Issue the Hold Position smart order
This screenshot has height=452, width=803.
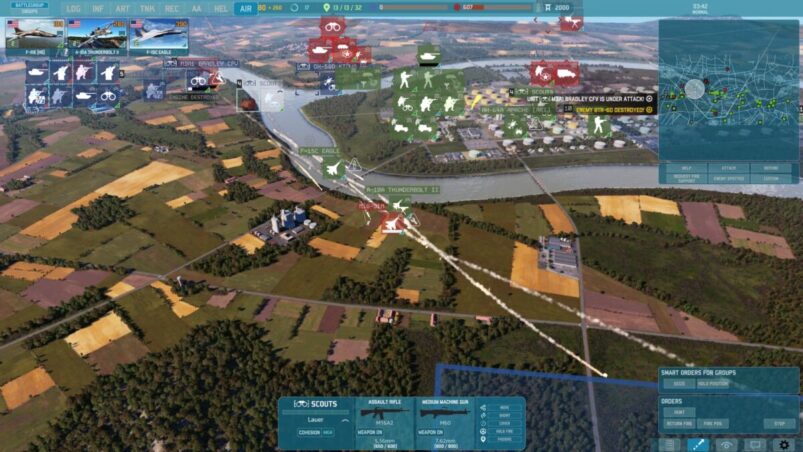coord(713,384)
